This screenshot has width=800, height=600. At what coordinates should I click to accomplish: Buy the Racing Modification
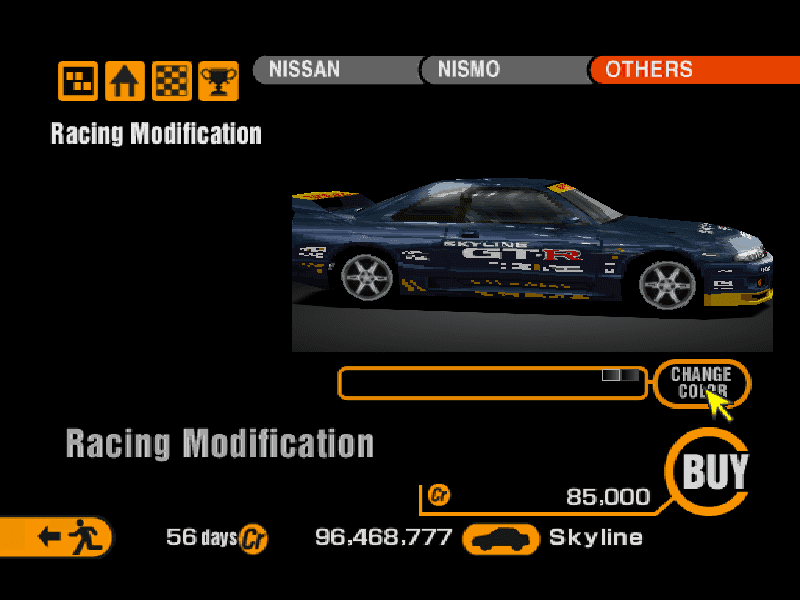click(714, 471)
